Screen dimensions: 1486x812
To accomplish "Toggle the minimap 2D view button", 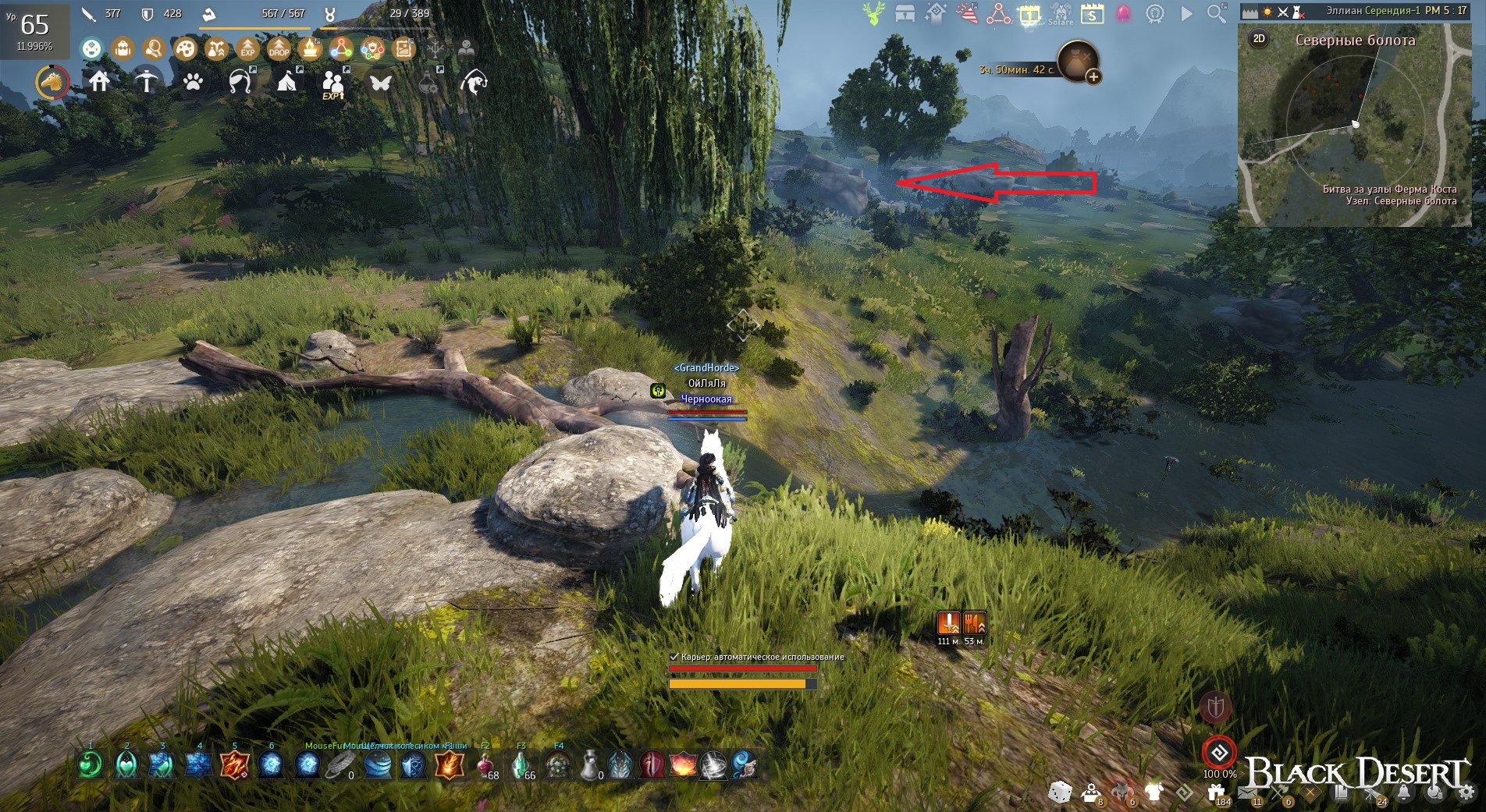I will pos(1259,38).
